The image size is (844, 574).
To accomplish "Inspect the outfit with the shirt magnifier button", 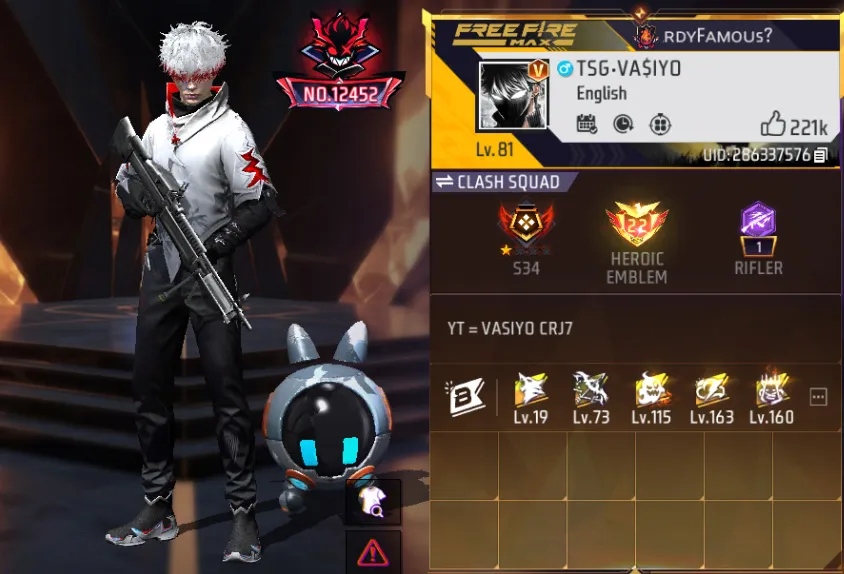I will 373,502.
